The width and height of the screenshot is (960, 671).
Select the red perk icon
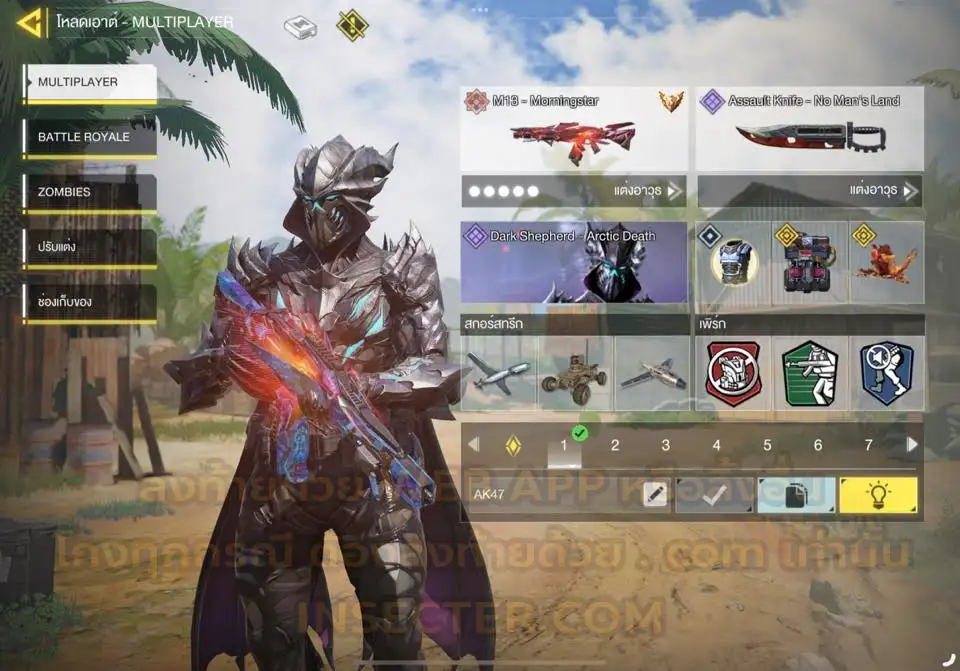[733, 373]
